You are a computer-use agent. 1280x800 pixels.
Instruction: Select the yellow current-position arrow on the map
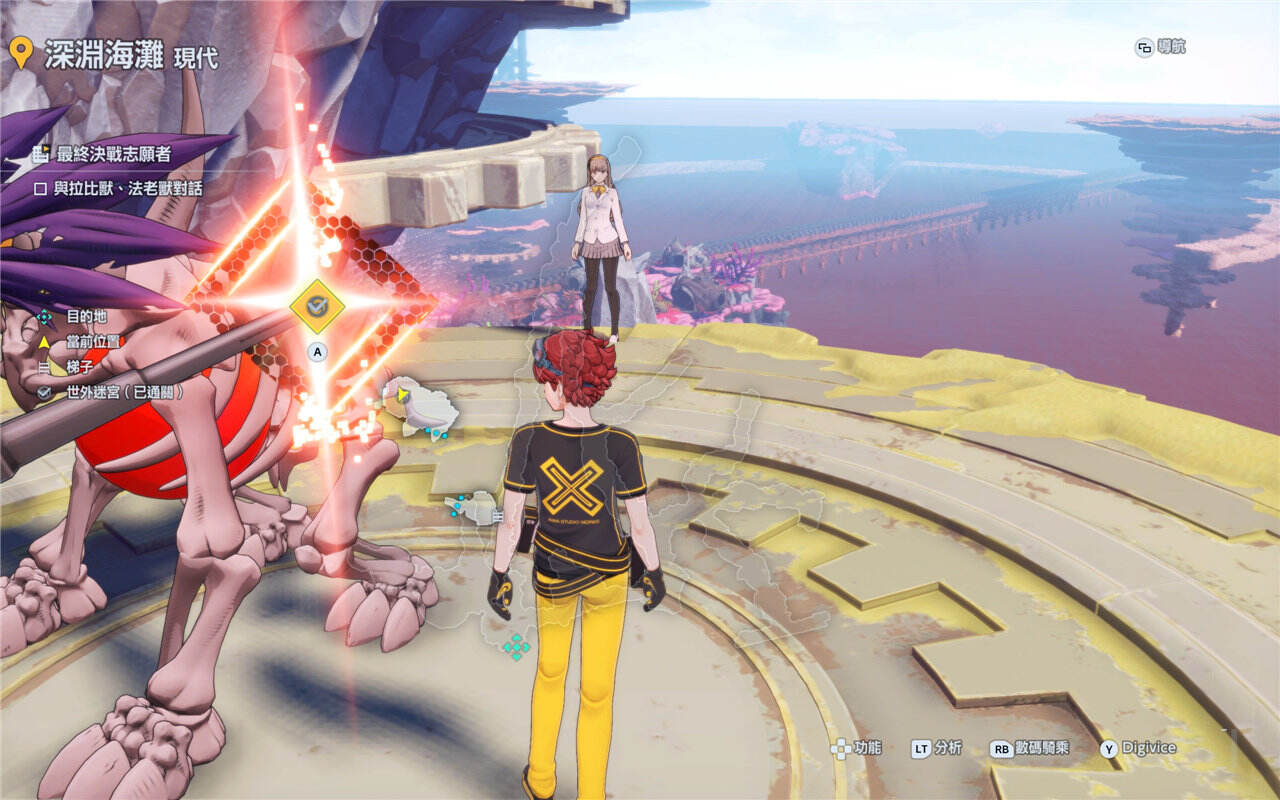click(x=402, y=396)
